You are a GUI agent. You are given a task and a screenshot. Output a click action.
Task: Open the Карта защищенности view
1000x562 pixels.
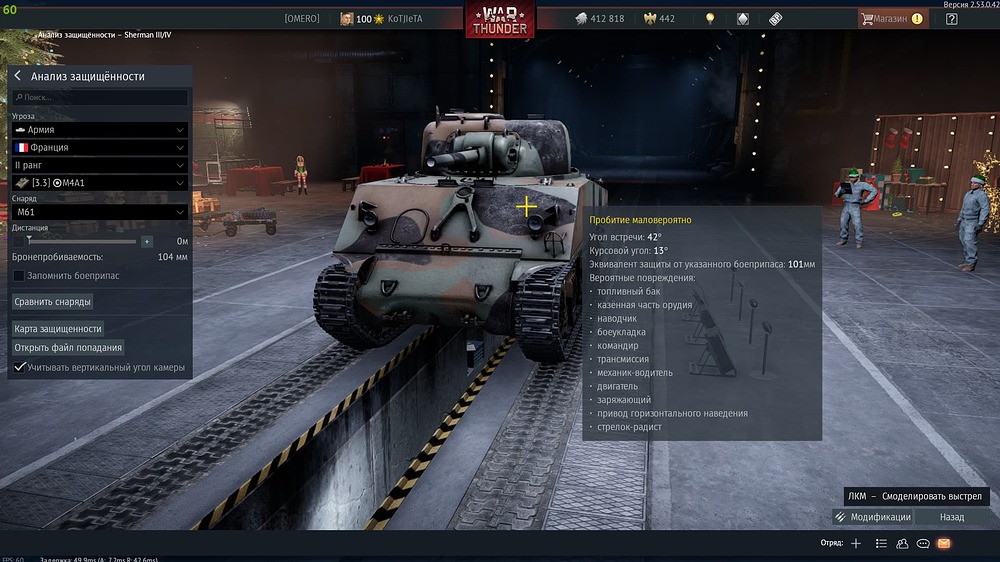58,328
